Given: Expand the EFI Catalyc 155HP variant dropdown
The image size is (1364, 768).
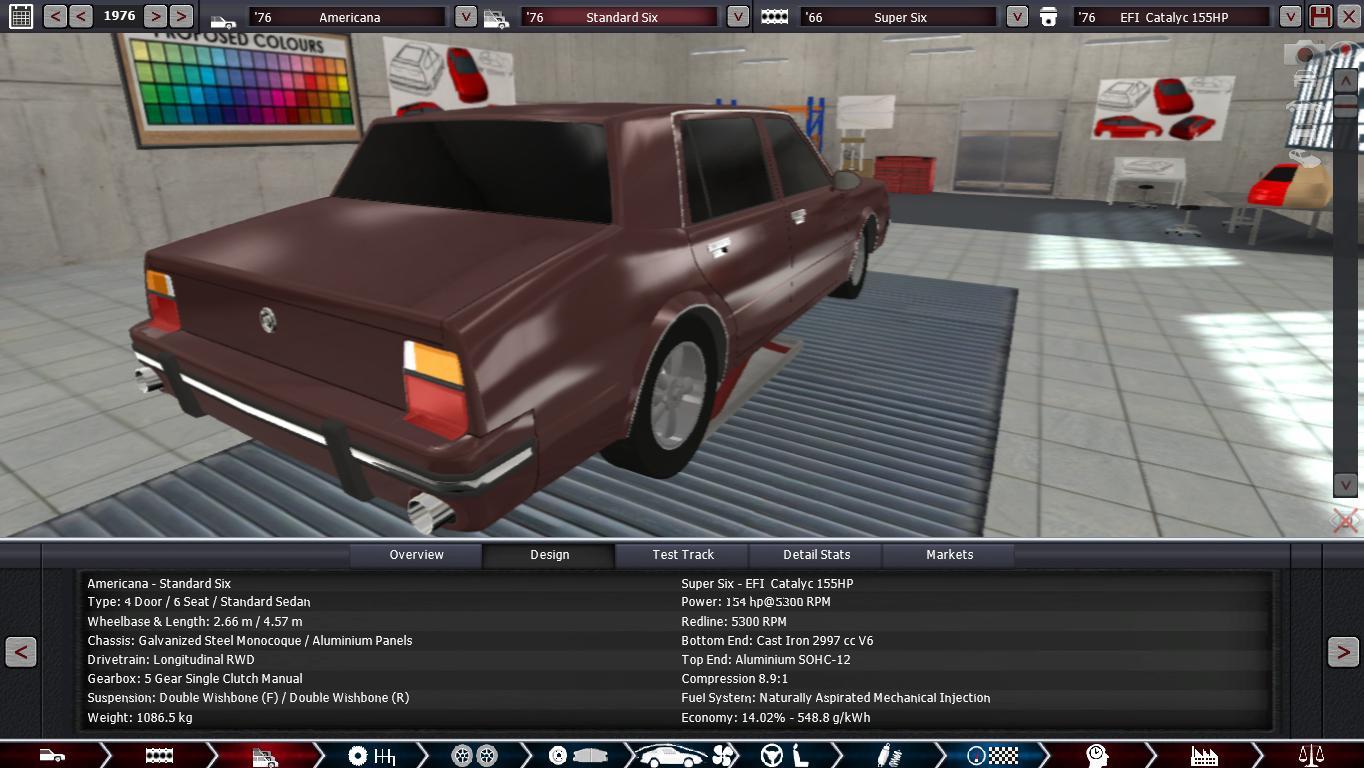Looking at the screenshot, I should (1290, 17).
